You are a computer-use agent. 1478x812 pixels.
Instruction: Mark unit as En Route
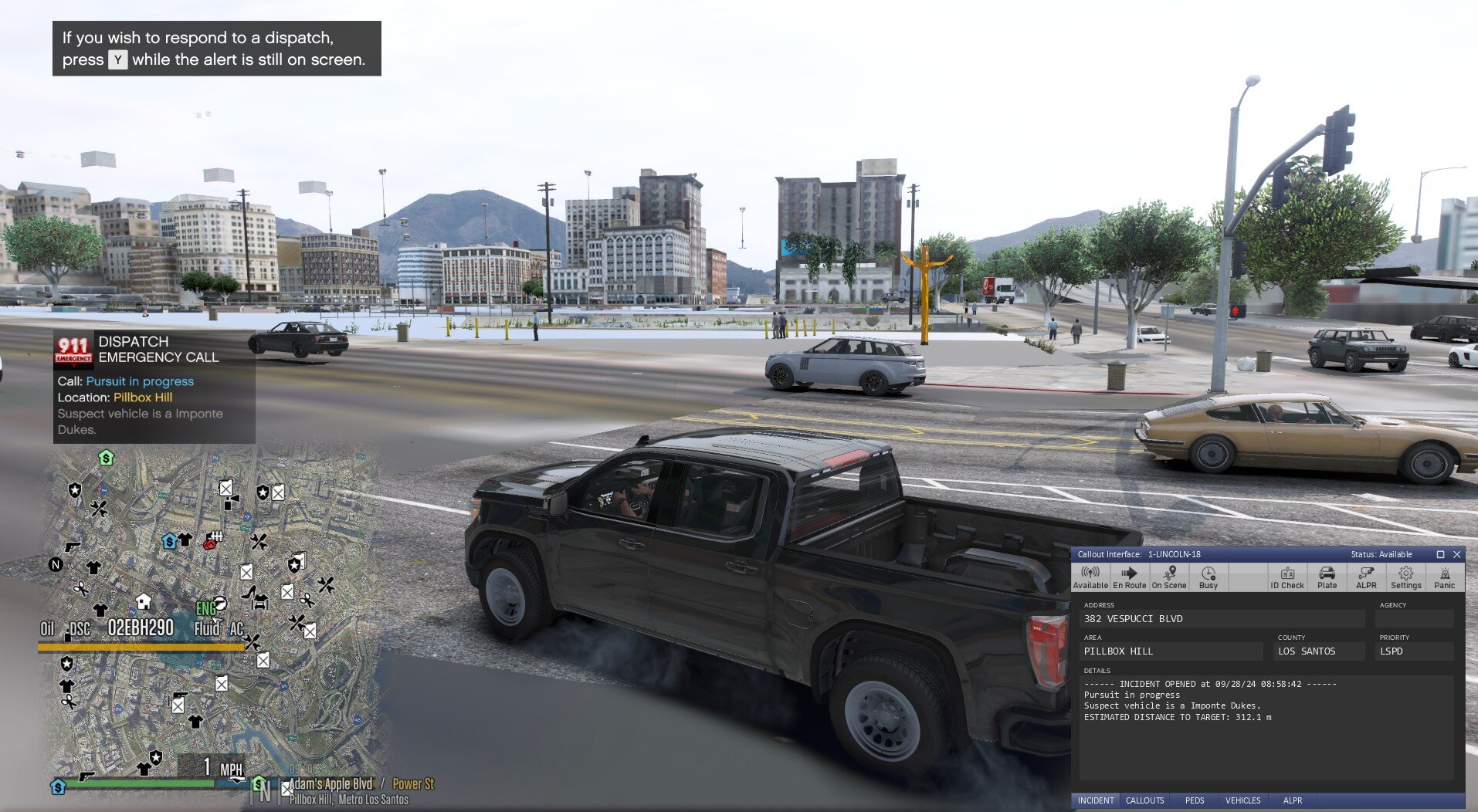[x=1129, y=577]
